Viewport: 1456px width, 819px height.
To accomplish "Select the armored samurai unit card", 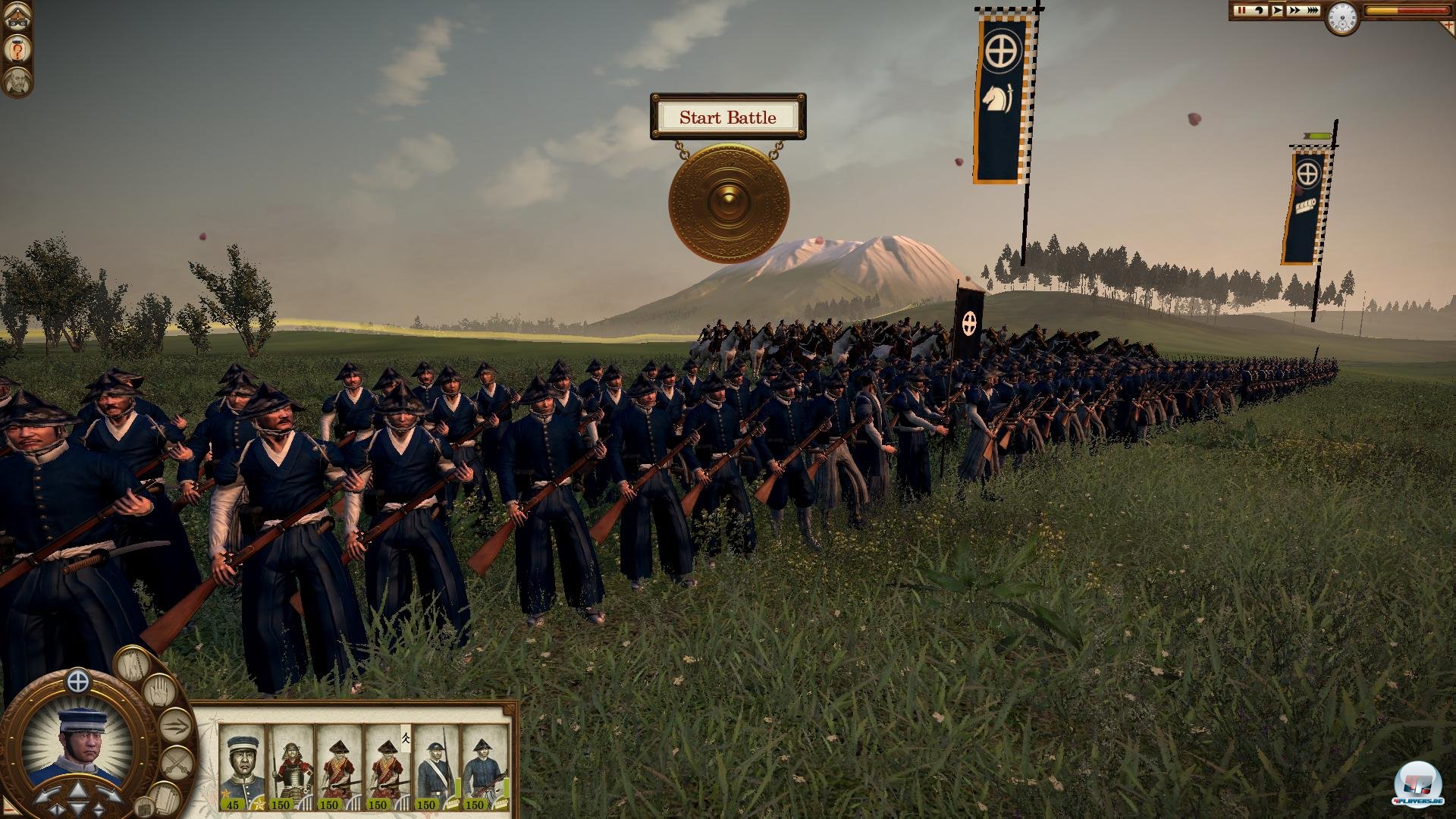I will pos(290,767).
